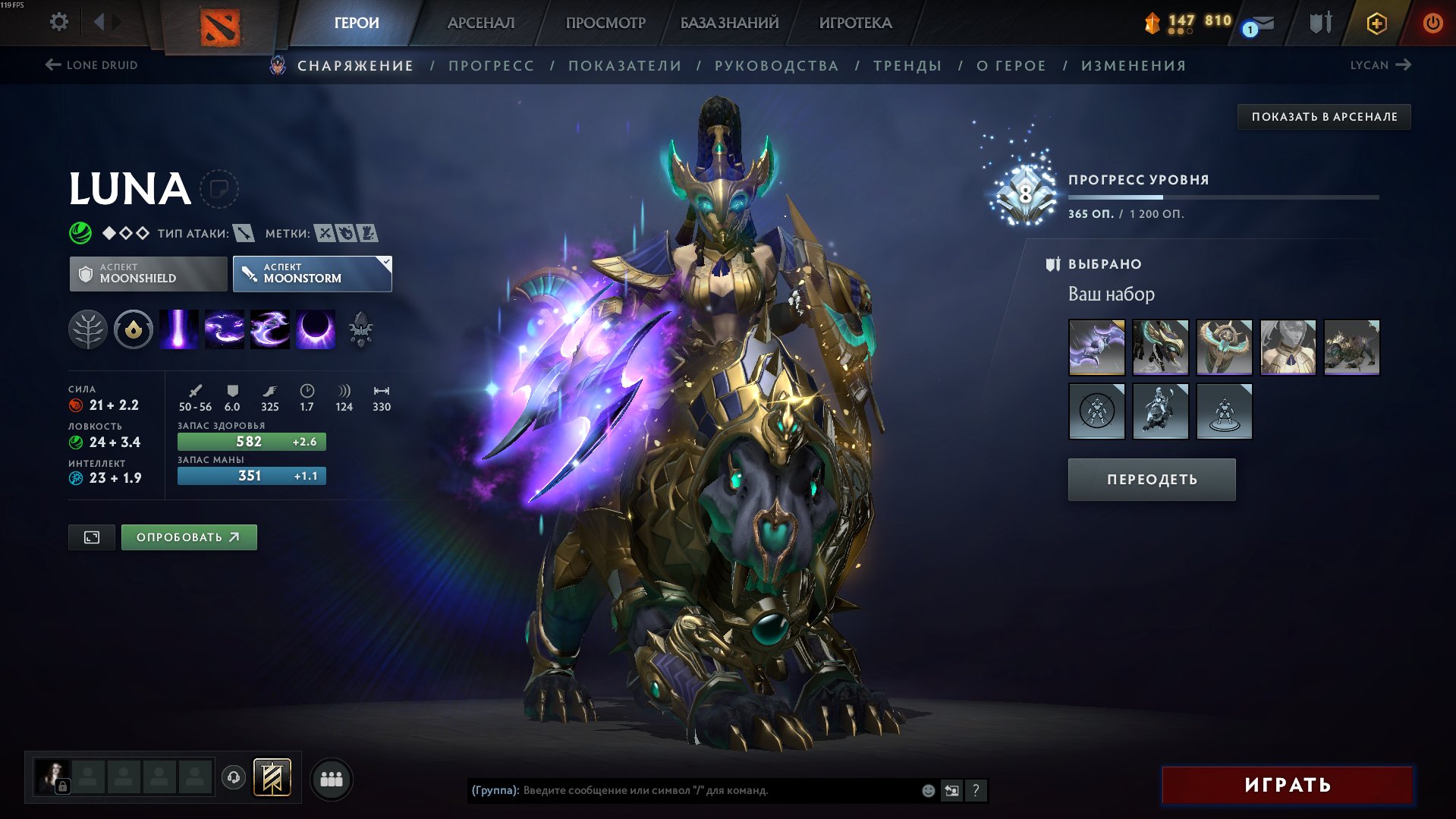Start a match with Играть
The height and width of the screenshot is (819, 1456).
[x=1287, y=785]
